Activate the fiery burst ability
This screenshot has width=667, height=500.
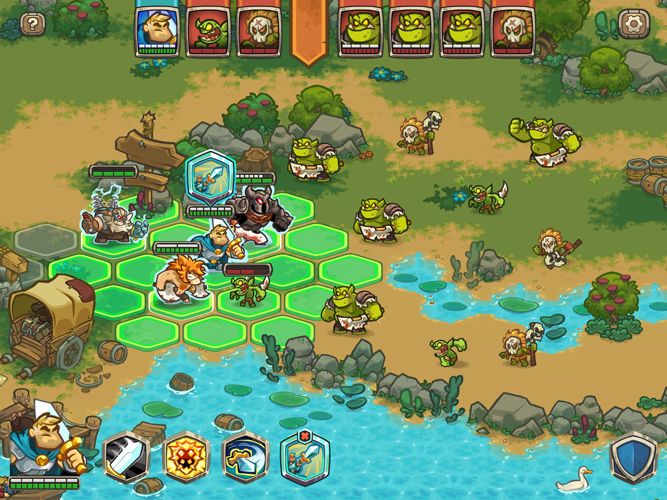click(x=186, y=458)
